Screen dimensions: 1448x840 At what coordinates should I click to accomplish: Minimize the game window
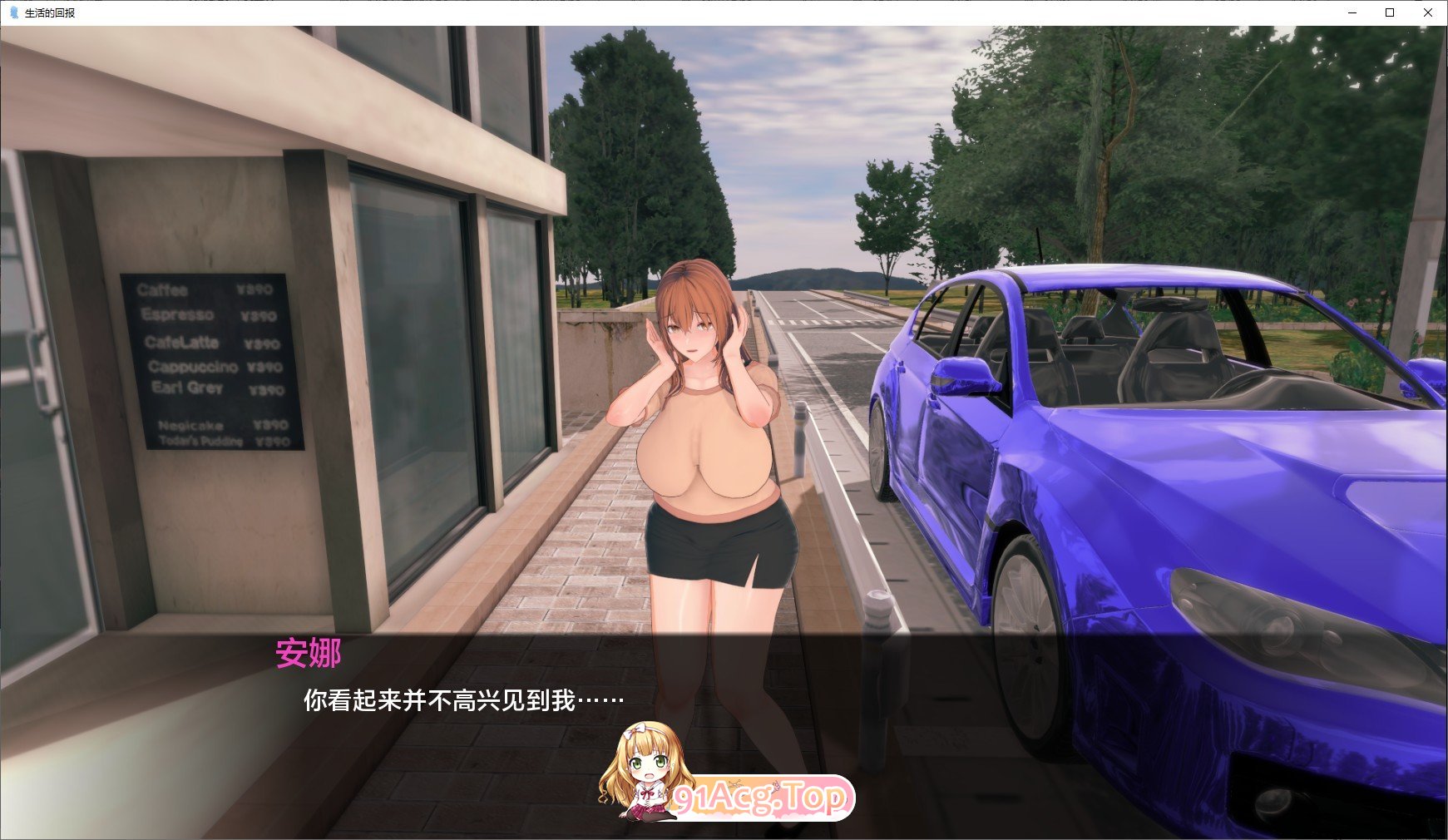pos(1352,13)
